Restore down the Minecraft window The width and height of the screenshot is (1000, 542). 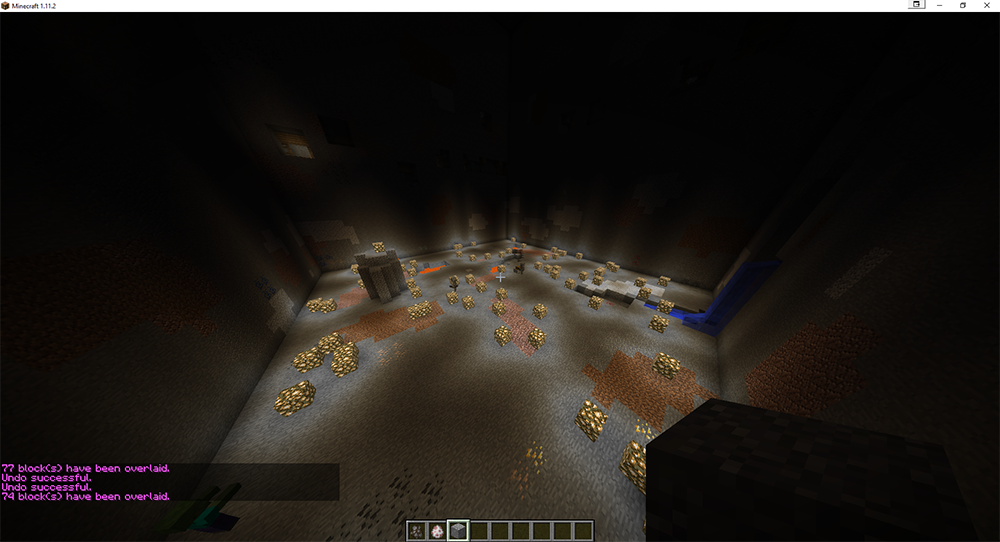(963, 5)
